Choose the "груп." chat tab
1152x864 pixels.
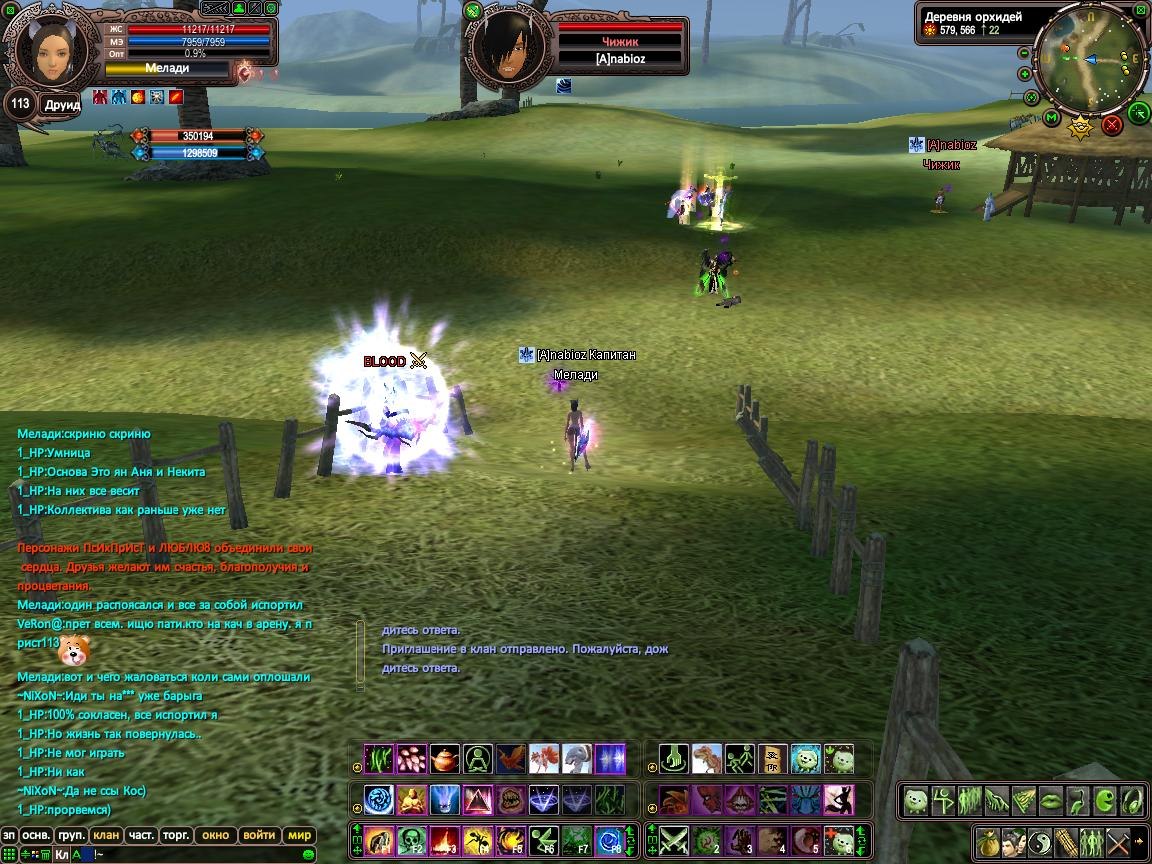point(70,835)
